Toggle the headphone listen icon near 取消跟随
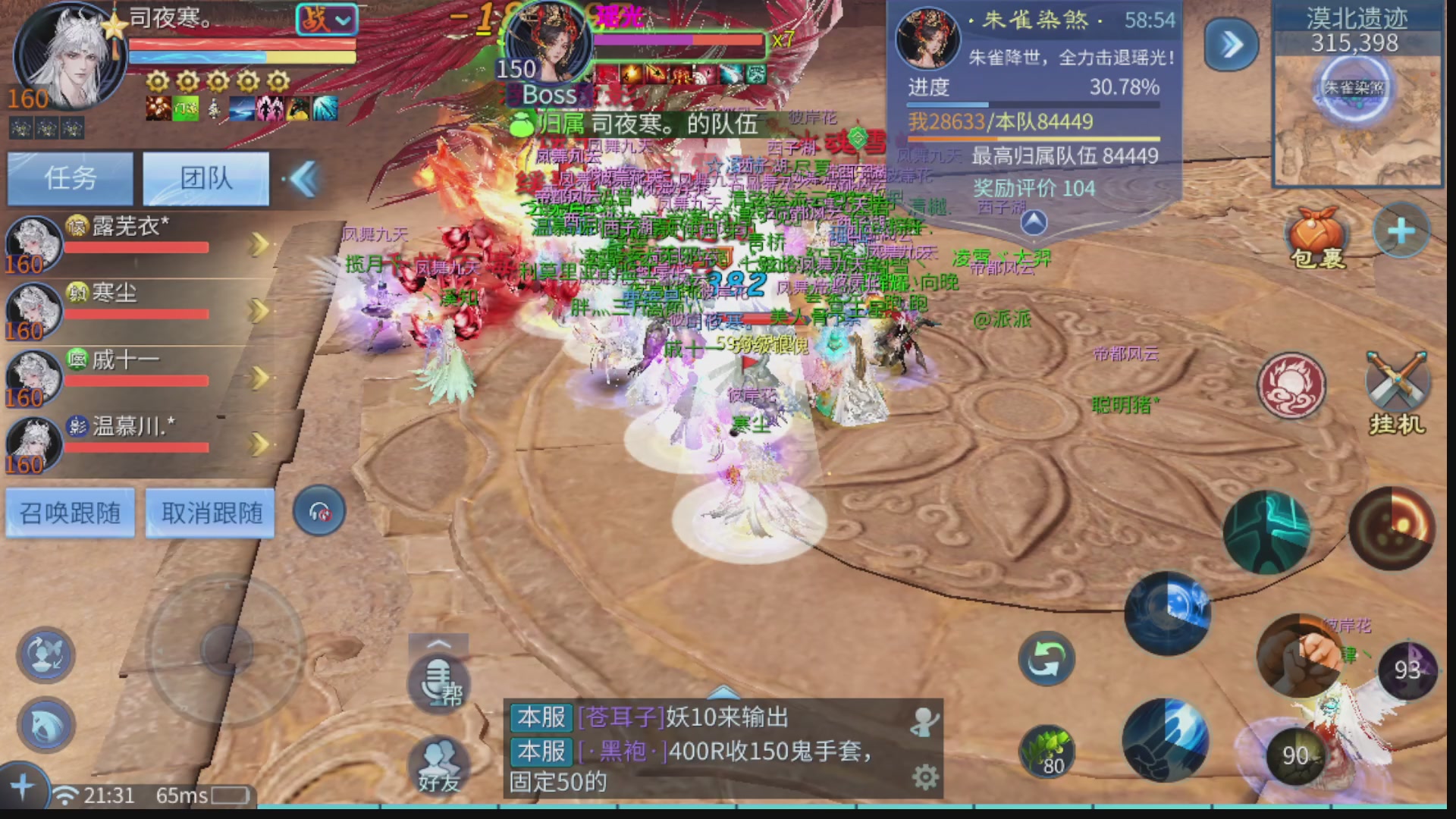This screenshot has height=819, width=1456. [x=318, y=510]
